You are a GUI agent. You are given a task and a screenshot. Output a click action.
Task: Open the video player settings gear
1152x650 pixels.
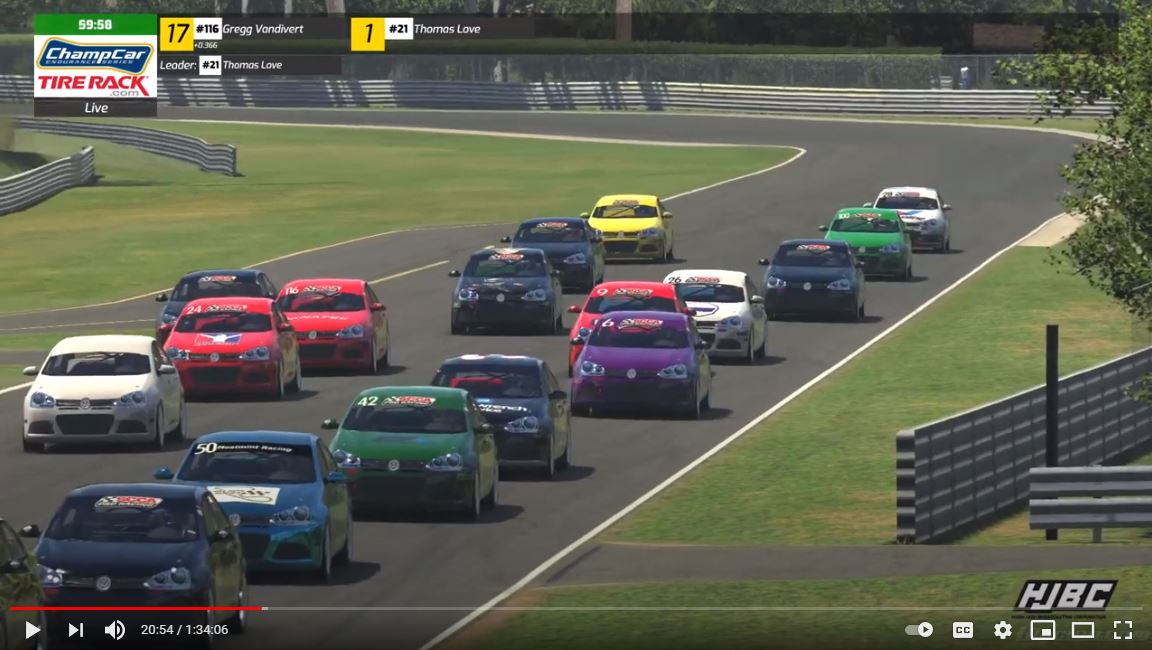click(x=1002, y=630)
